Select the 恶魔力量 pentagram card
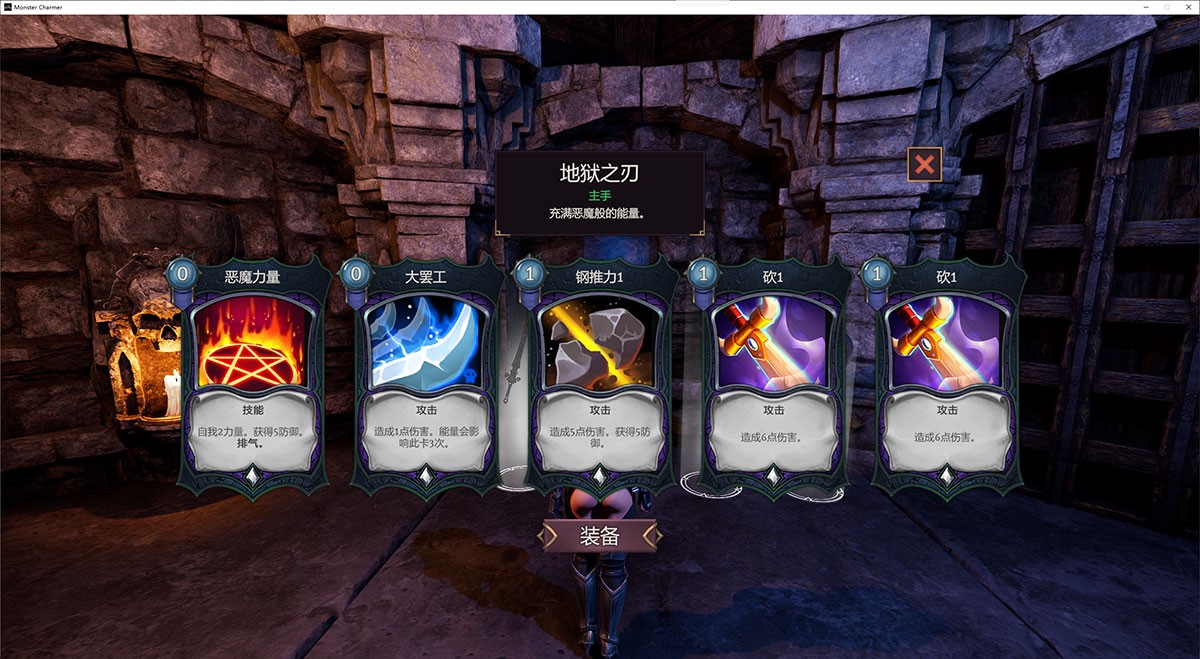Image resolution: width=1200 pixels, height=659 pixels. click(x=255, y=370)
